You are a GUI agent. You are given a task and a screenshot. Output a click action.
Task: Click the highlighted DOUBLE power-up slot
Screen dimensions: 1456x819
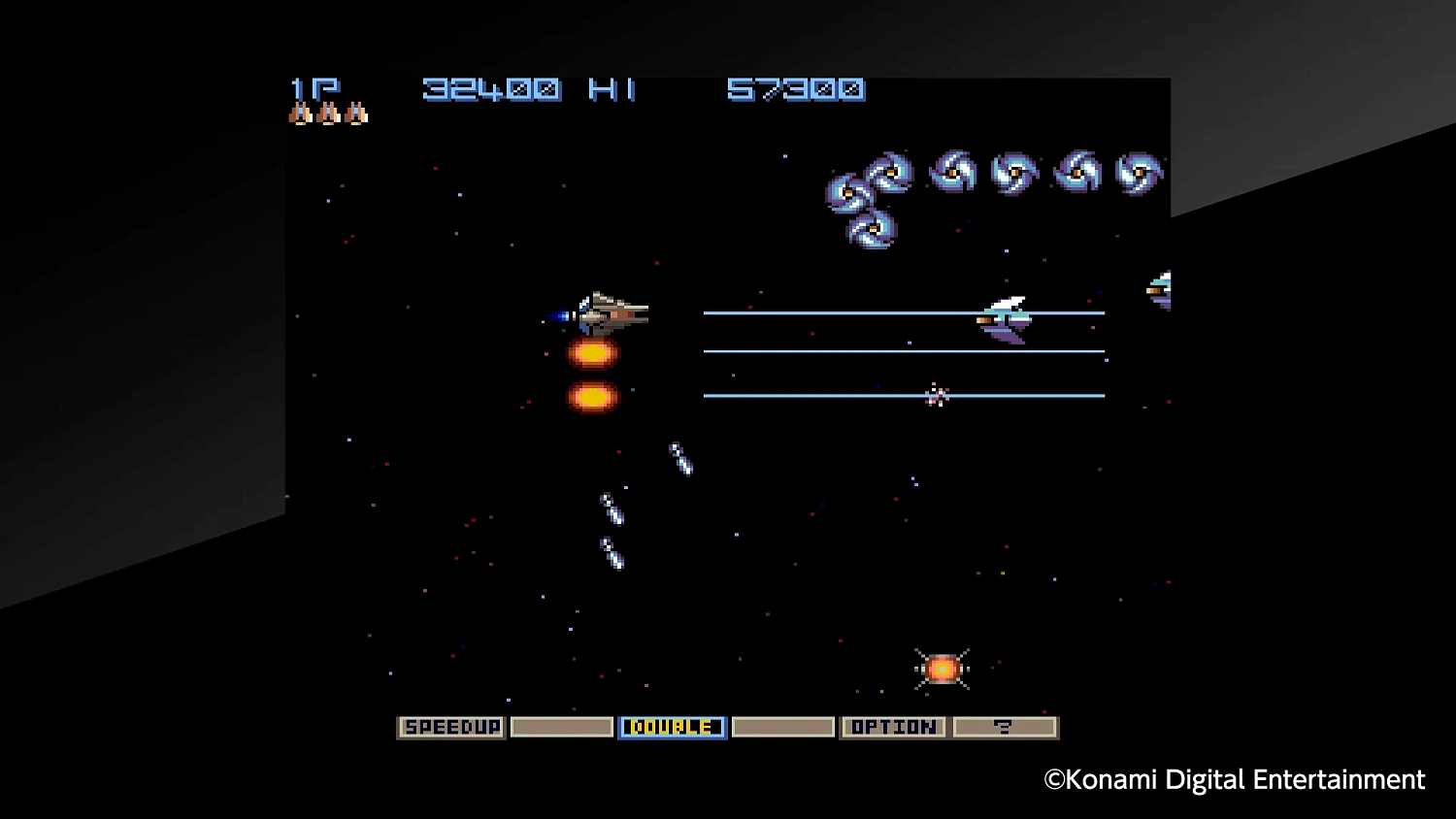click(x=672, y=727)
